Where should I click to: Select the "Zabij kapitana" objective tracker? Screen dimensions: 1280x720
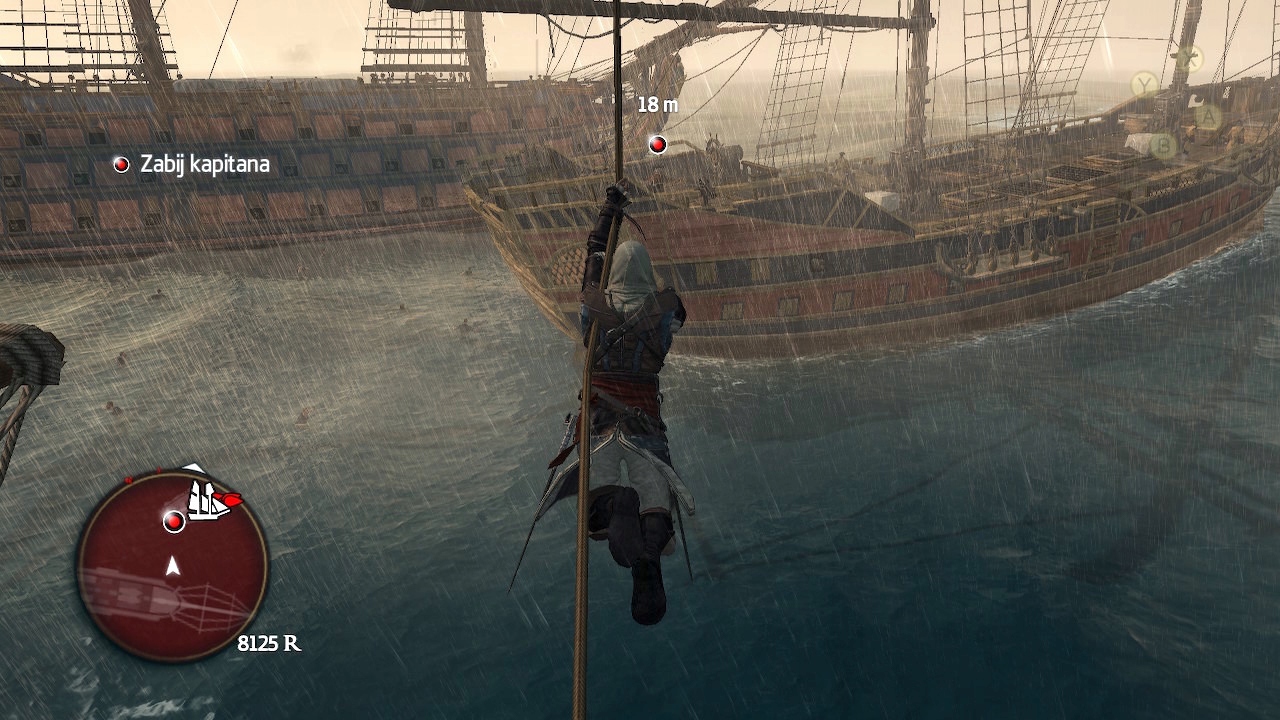click(x=194, y=164)
